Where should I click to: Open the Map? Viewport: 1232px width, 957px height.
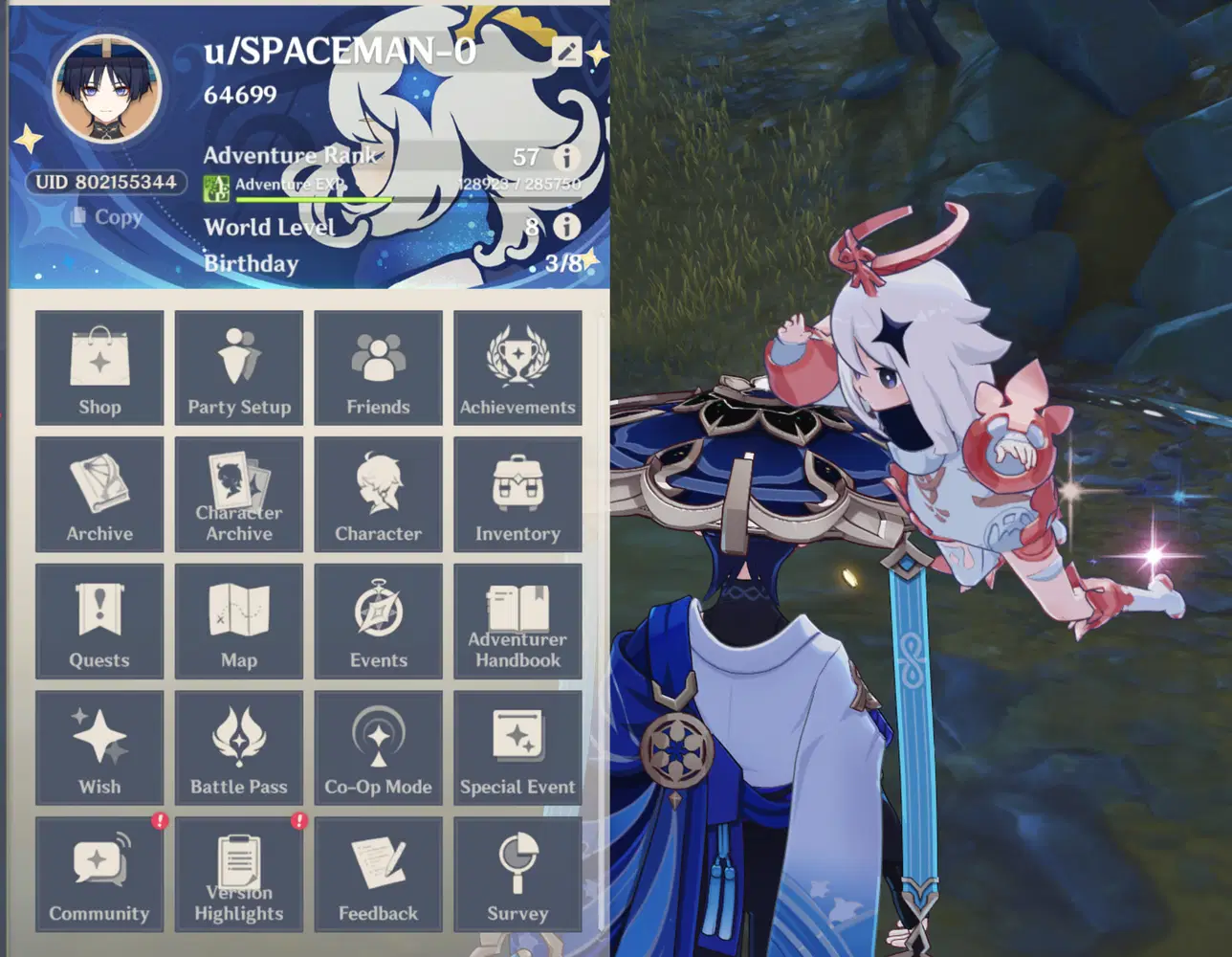point(239,620)
